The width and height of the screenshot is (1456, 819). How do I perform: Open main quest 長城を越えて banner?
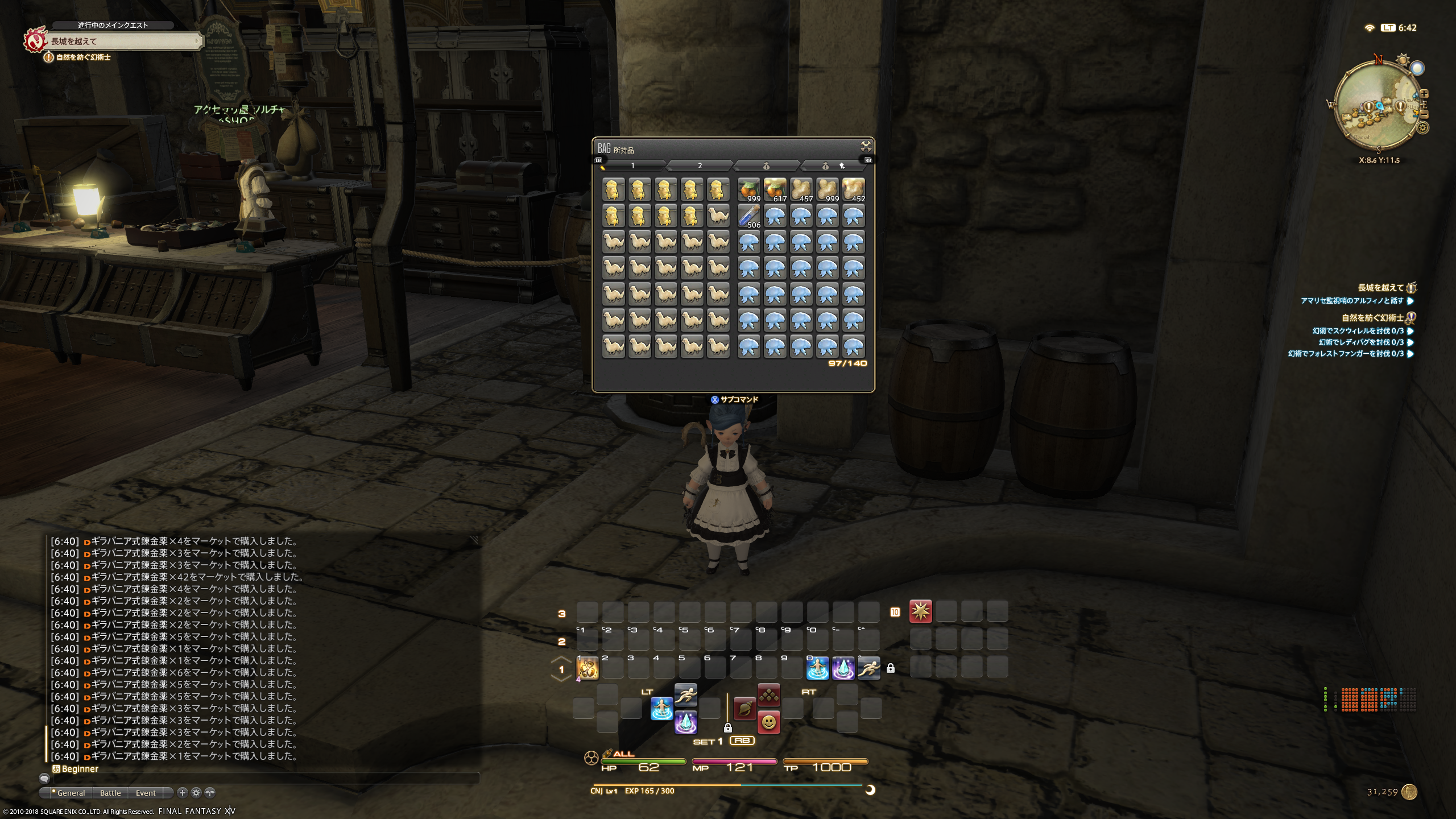tap(122, 41)
